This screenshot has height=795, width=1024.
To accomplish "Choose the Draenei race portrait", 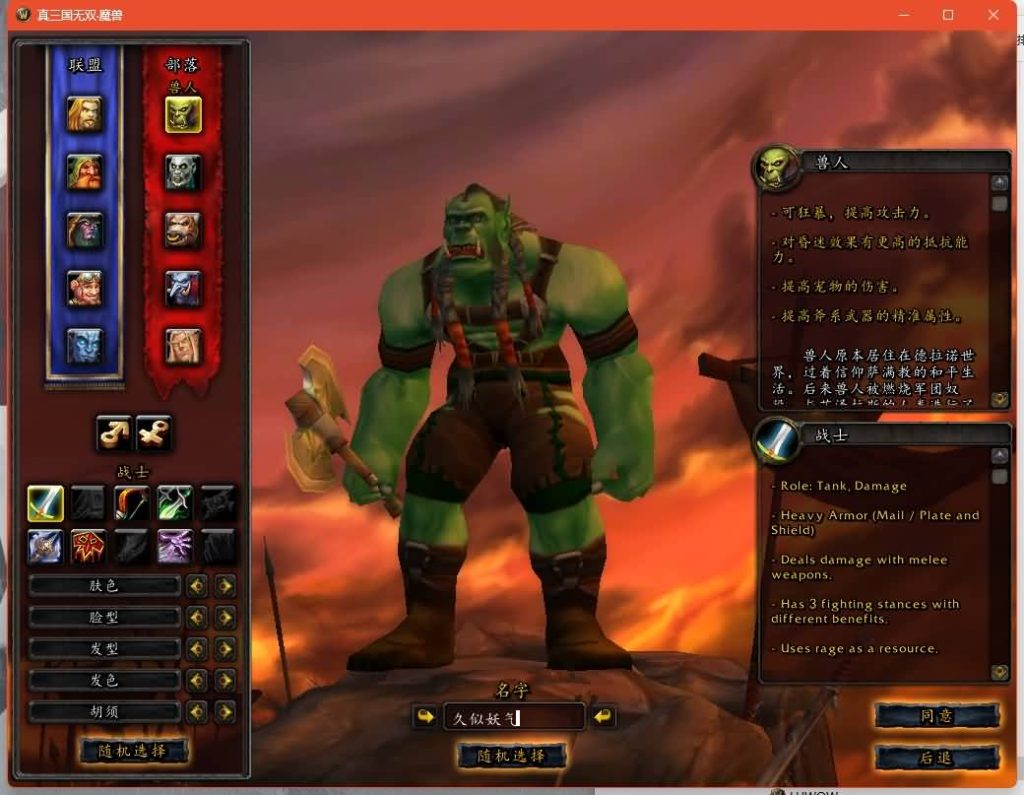I will pos(85,346).
